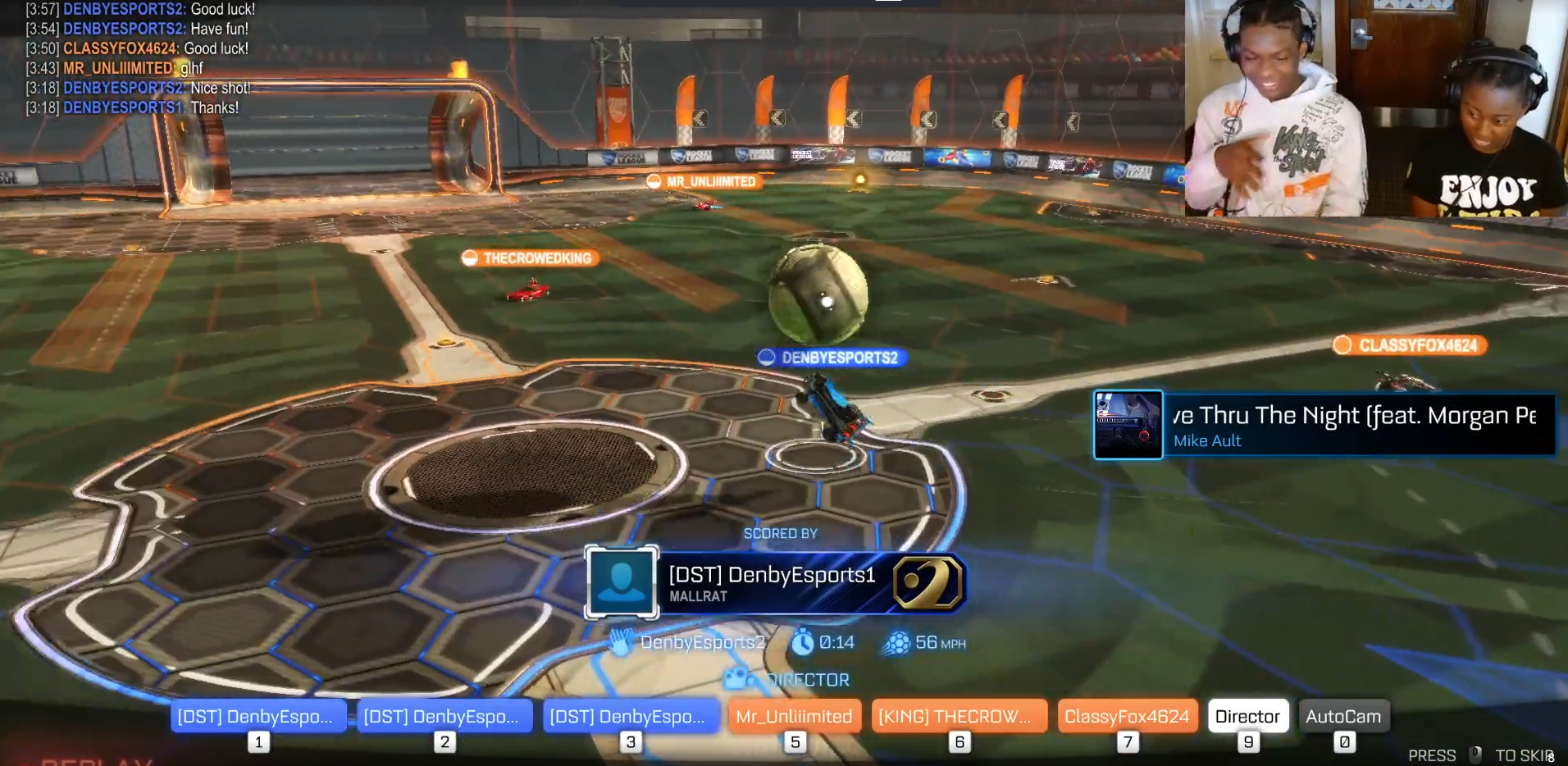
Task: Choose the Director camera mode
Action: [x=1247, y=716]
